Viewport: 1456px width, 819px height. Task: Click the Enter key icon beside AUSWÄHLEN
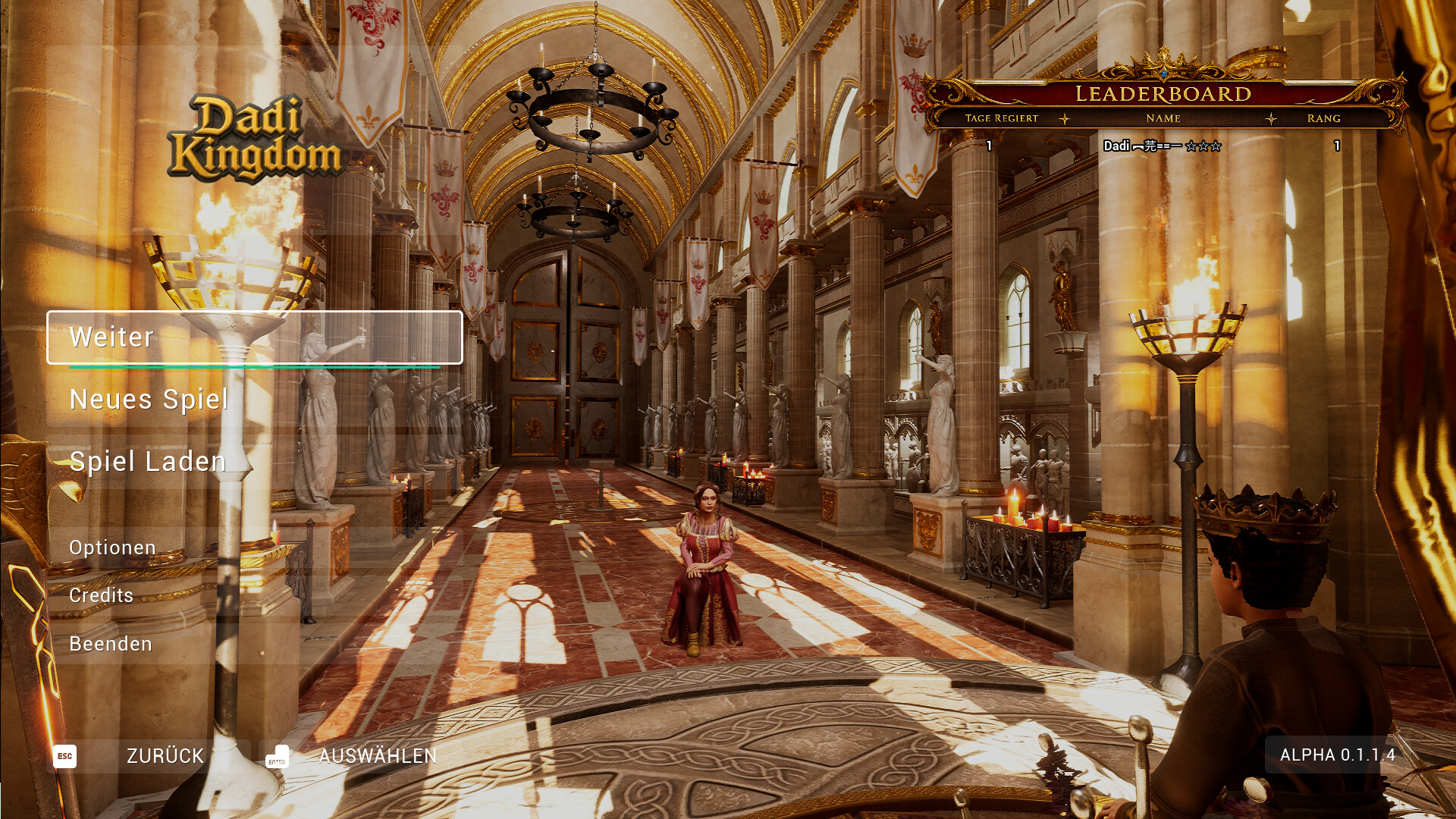point(278,757)
